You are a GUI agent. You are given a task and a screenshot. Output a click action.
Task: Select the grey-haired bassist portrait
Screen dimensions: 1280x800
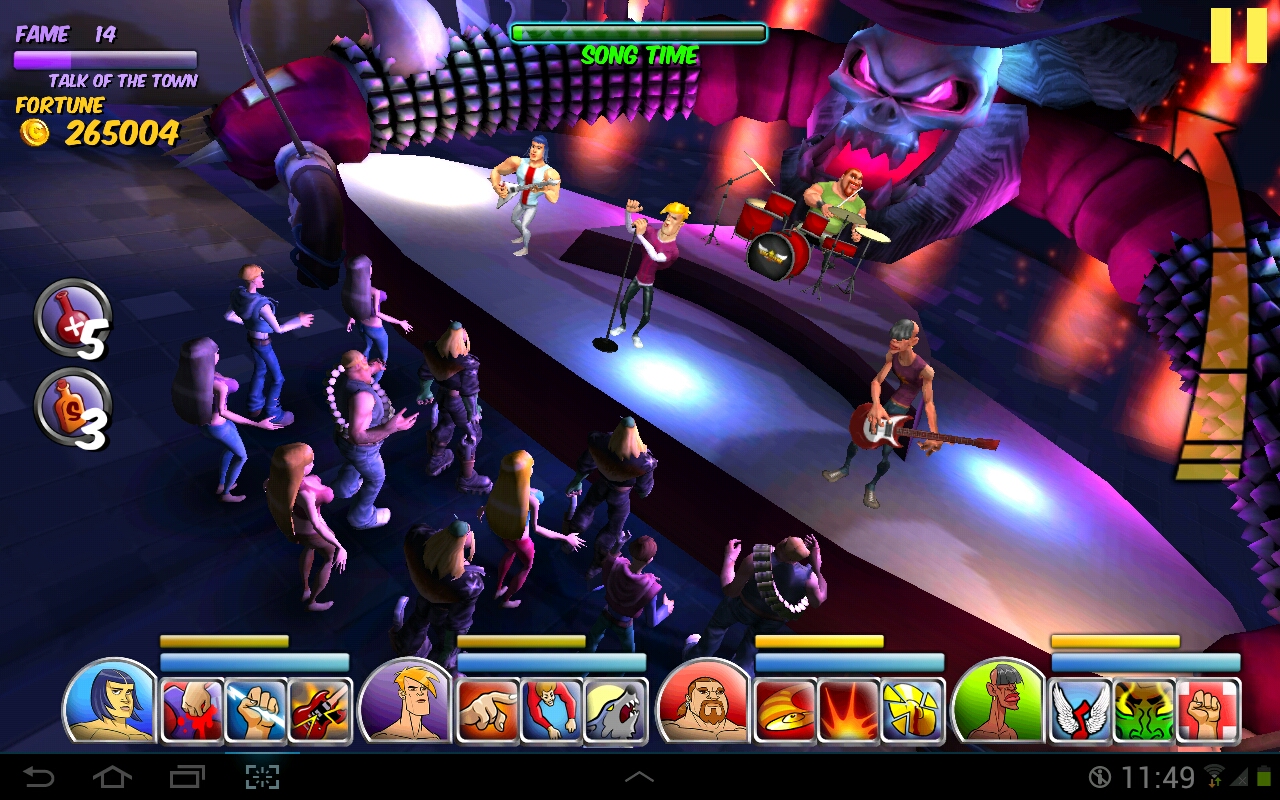(999, 702)
